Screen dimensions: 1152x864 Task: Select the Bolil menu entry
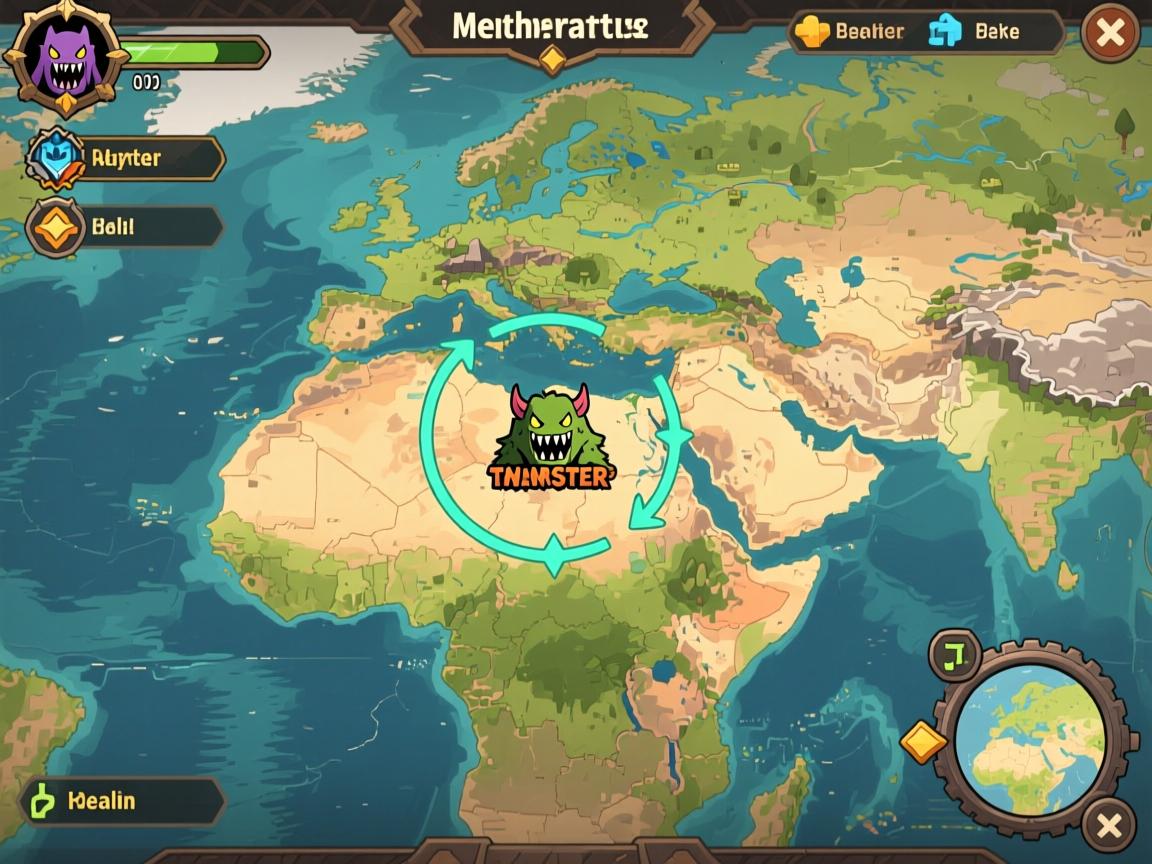click(x=124, y=227)
